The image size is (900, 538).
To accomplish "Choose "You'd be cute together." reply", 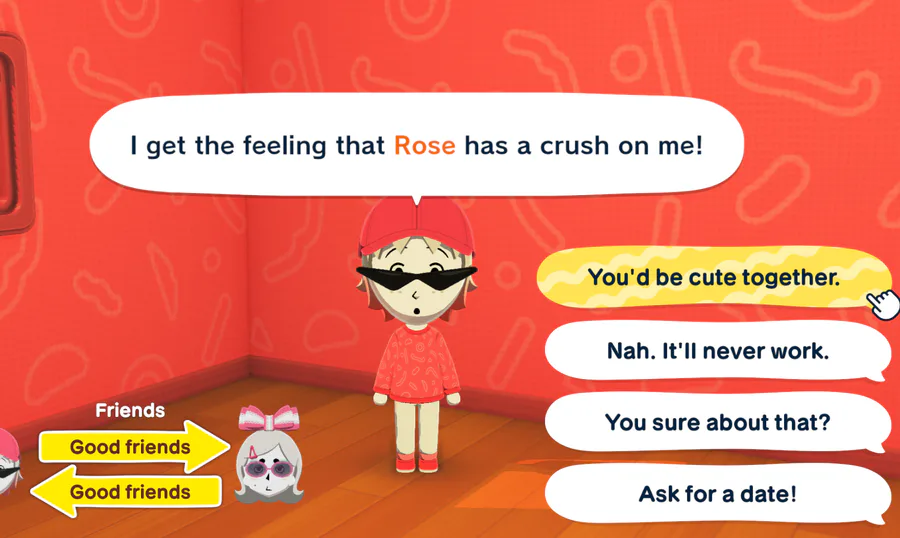I will coord(713,277).
